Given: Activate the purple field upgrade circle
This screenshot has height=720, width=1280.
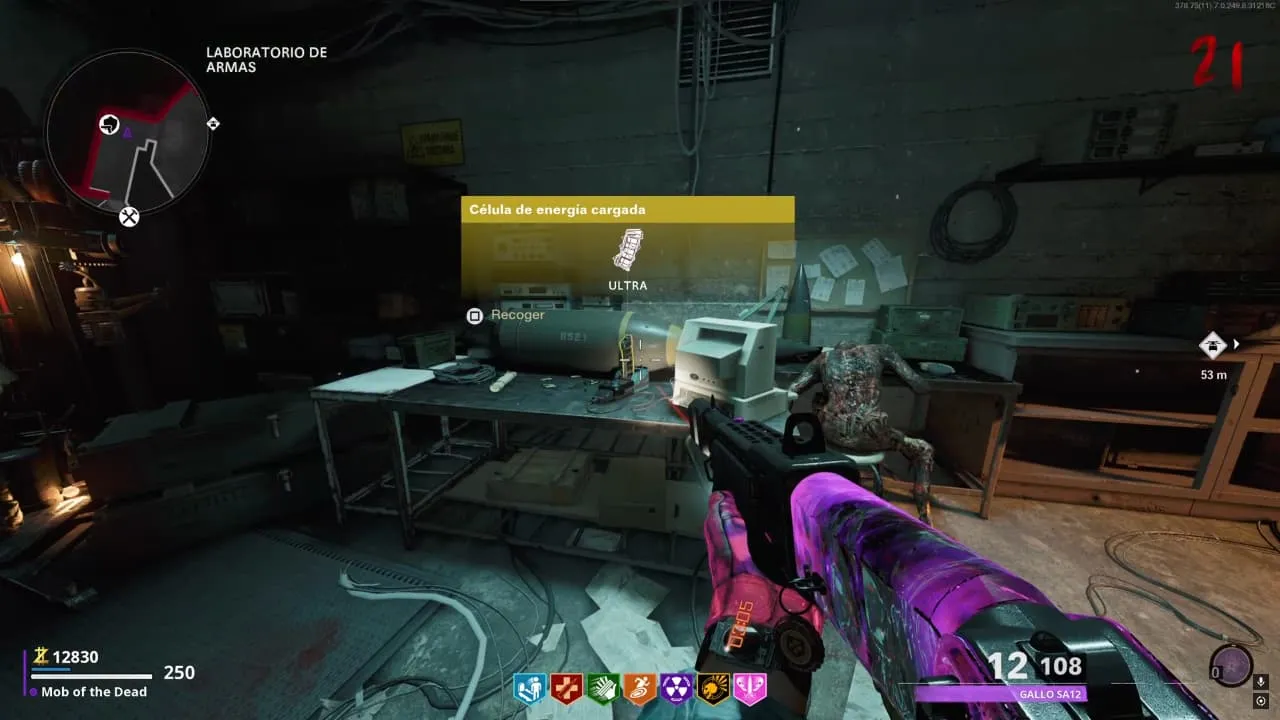Looking at the screenshot, I should pyautogui.click(x=1228, y=665).
